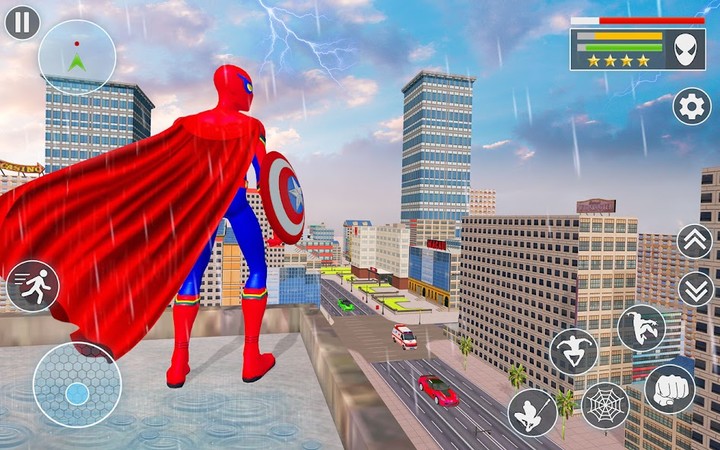Image resolution: width=720 pixels, height=450 pixels.
Task: Tap the virtual movement joystick
Action: click(77, 385)
